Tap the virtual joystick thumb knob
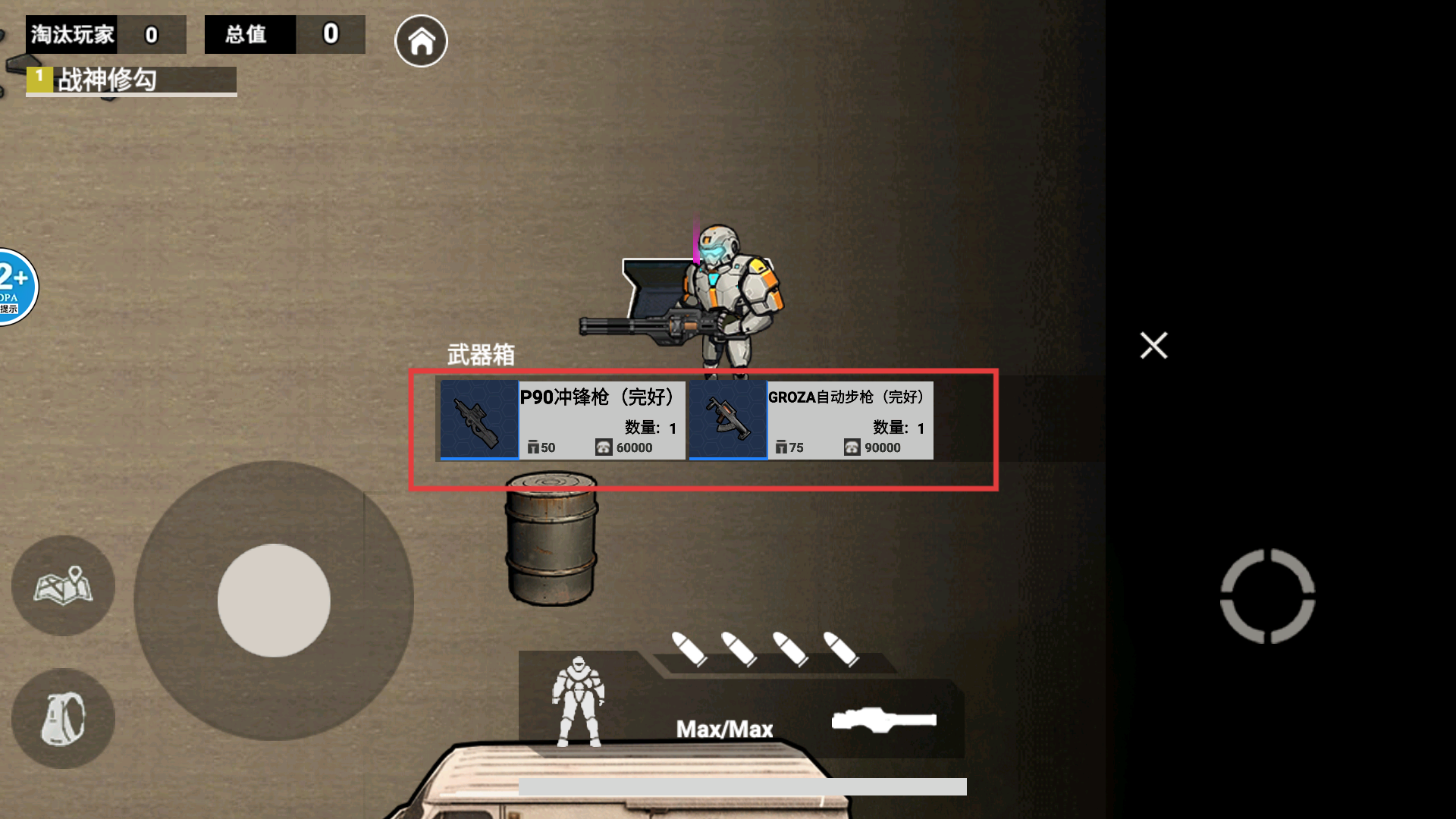The image size is (1456, 819). pyautogui.click(x=274, y=601)
